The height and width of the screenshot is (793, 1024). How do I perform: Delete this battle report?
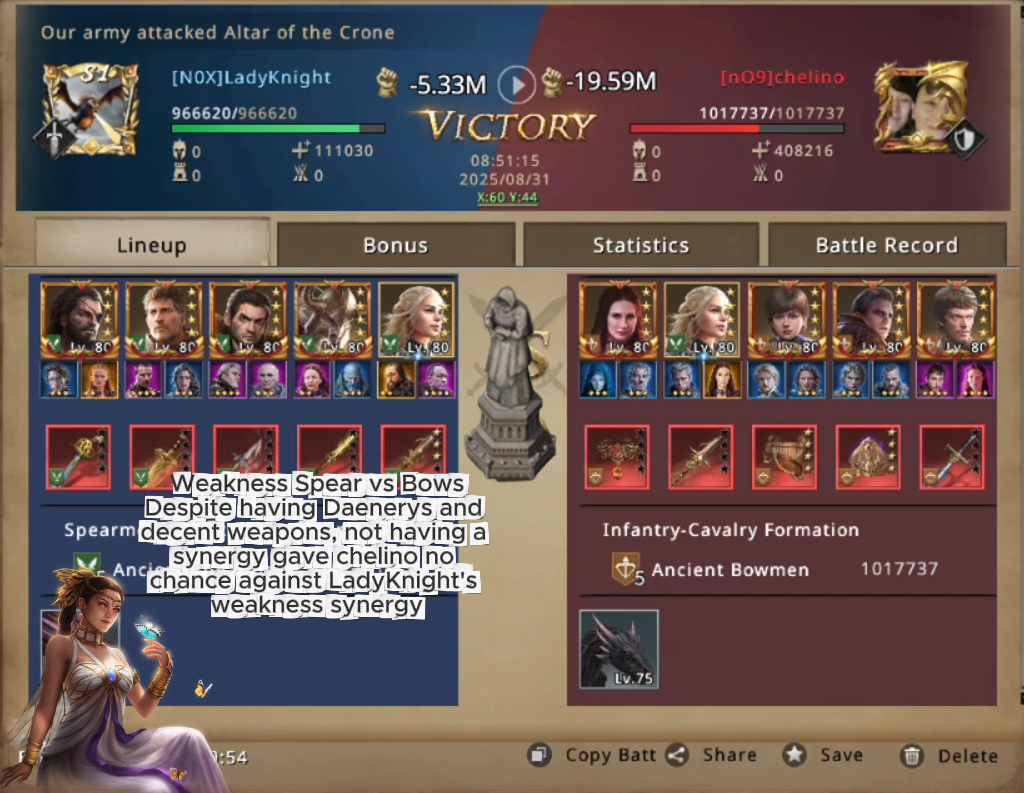[949, 756]
